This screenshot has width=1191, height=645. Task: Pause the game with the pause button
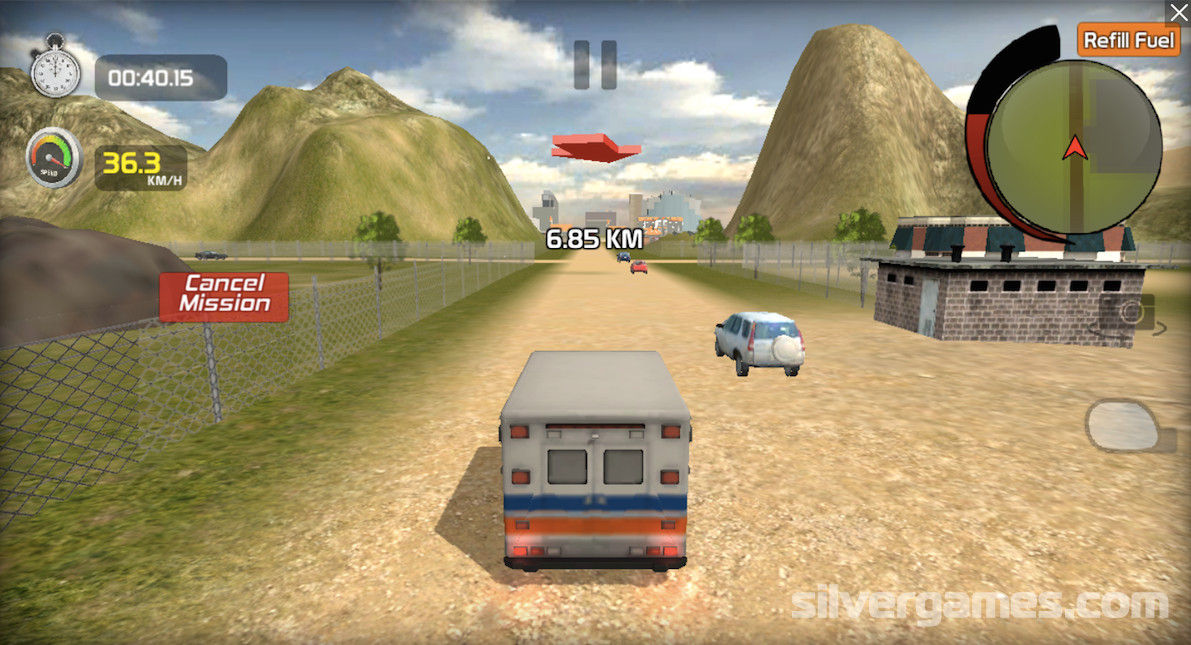coord(595,64)
